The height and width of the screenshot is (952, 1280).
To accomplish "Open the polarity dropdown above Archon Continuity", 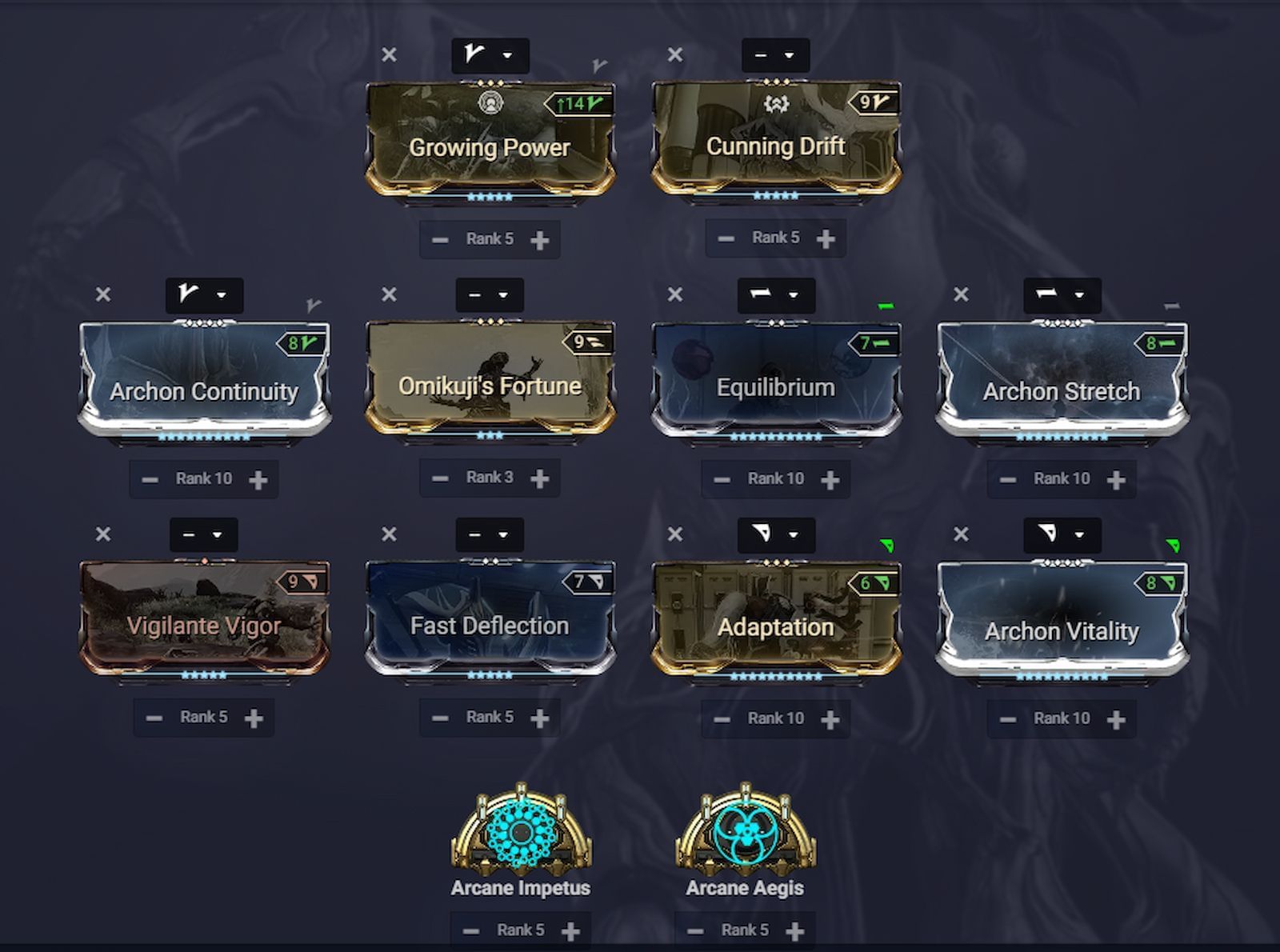I will coord(202,295).
